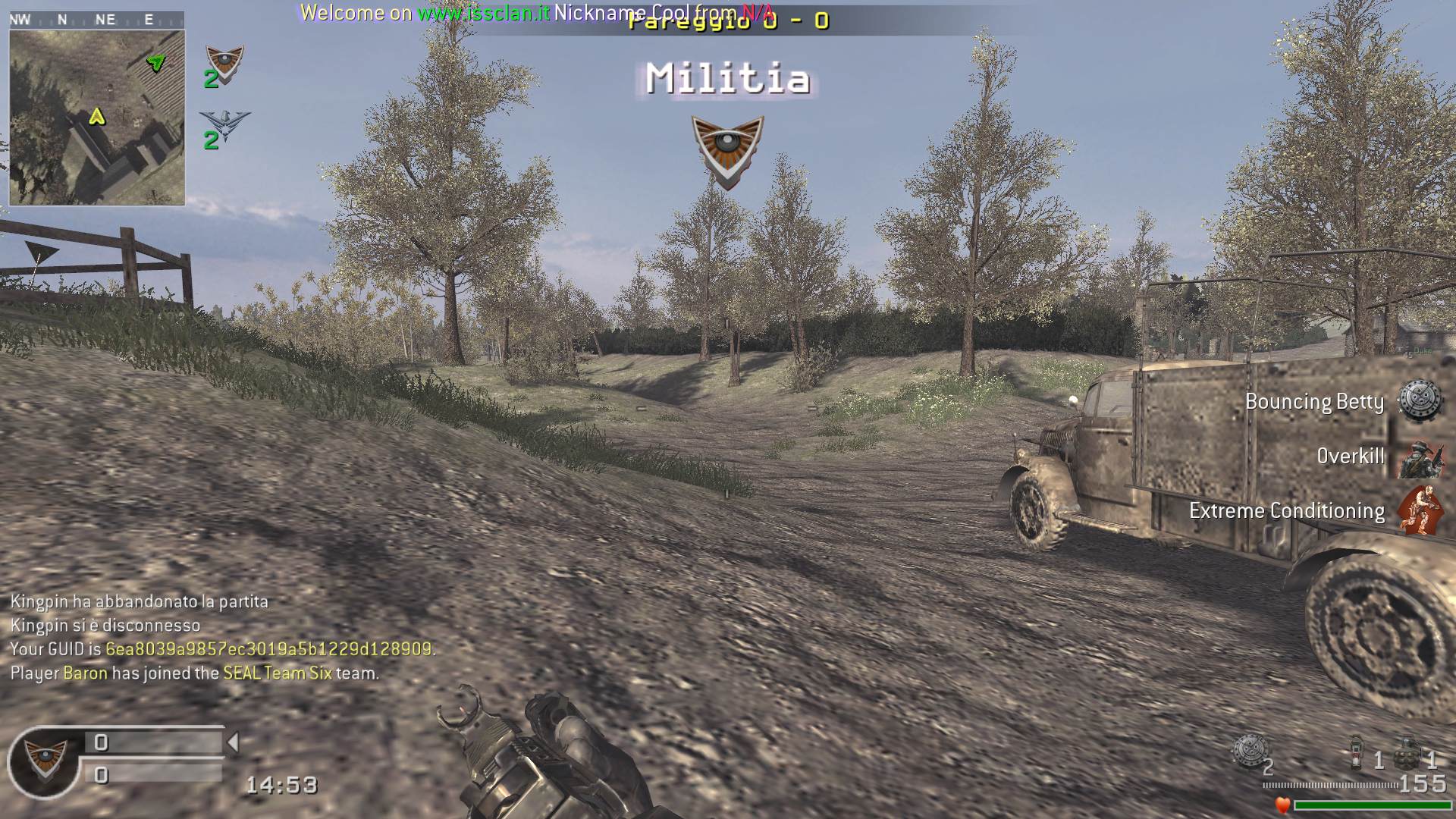Screen dimensions: 1456x819
Task: Open the www.issclan.it link in banner
Action: [483, 13]
